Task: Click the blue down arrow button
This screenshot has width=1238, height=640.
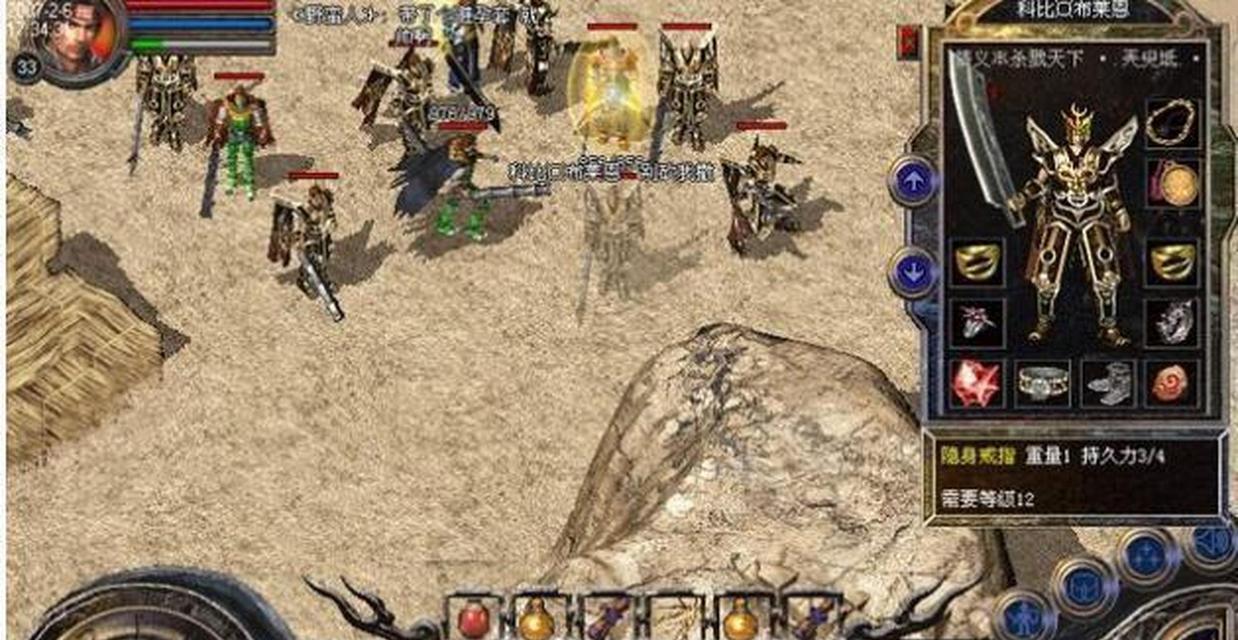Action: pyautogui.click(x=912, y=272)
